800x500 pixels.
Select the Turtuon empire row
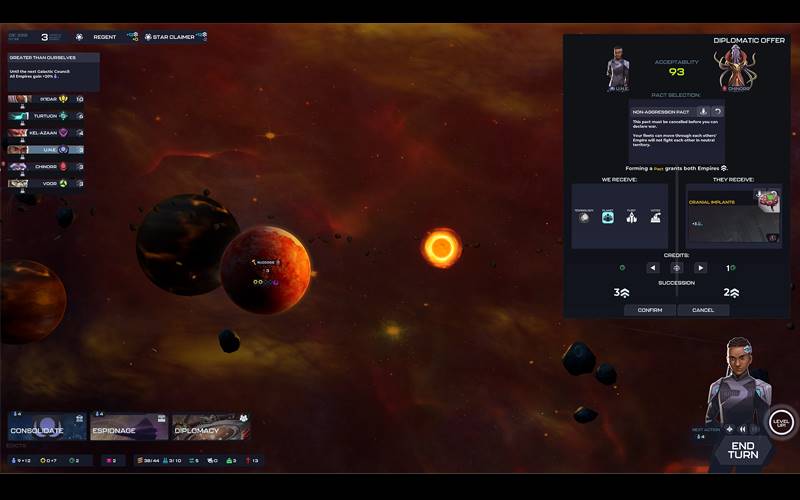click(46, 116)
